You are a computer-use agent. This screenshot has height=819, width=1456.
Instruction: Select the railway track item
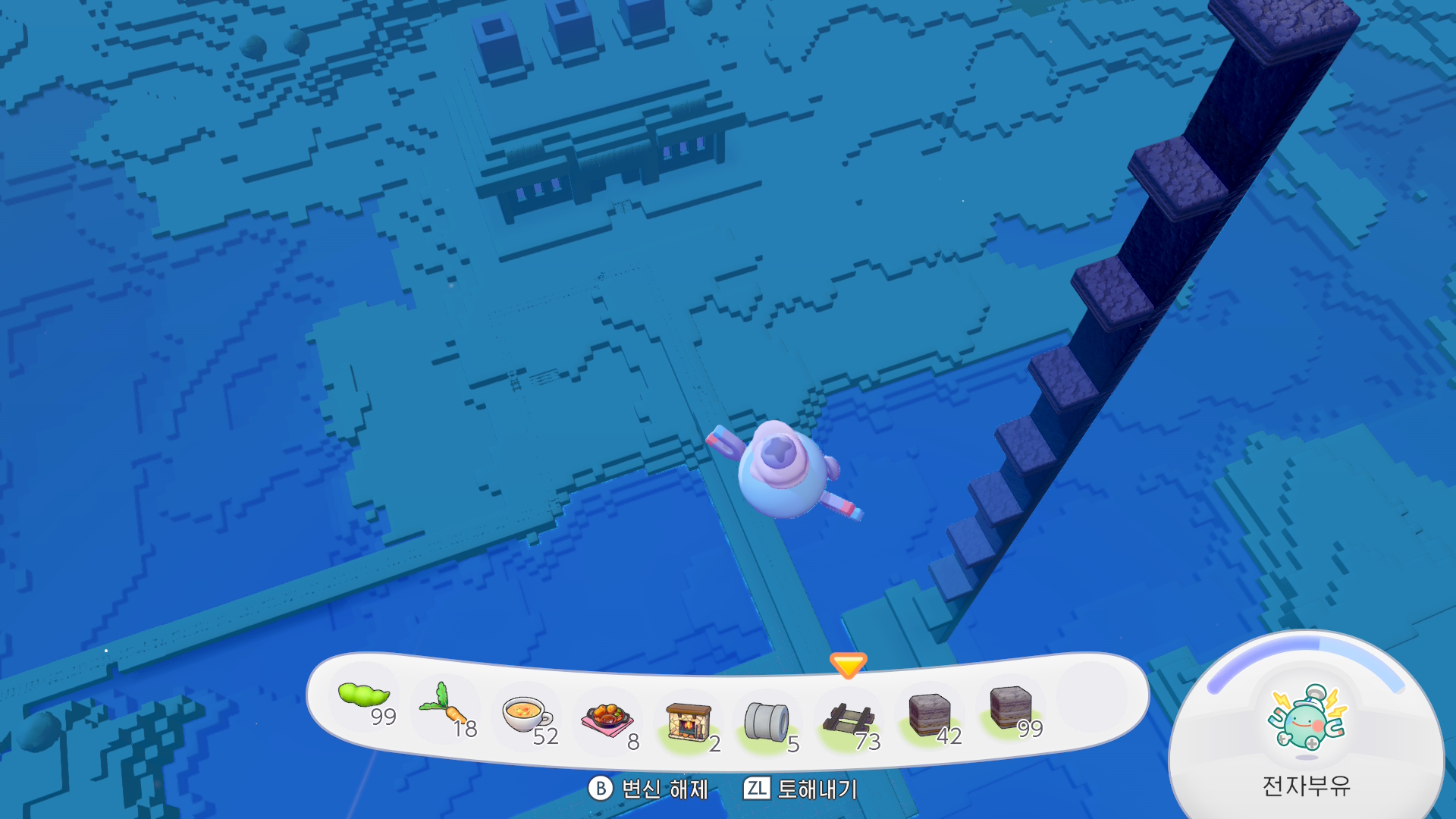pos(849,720)
